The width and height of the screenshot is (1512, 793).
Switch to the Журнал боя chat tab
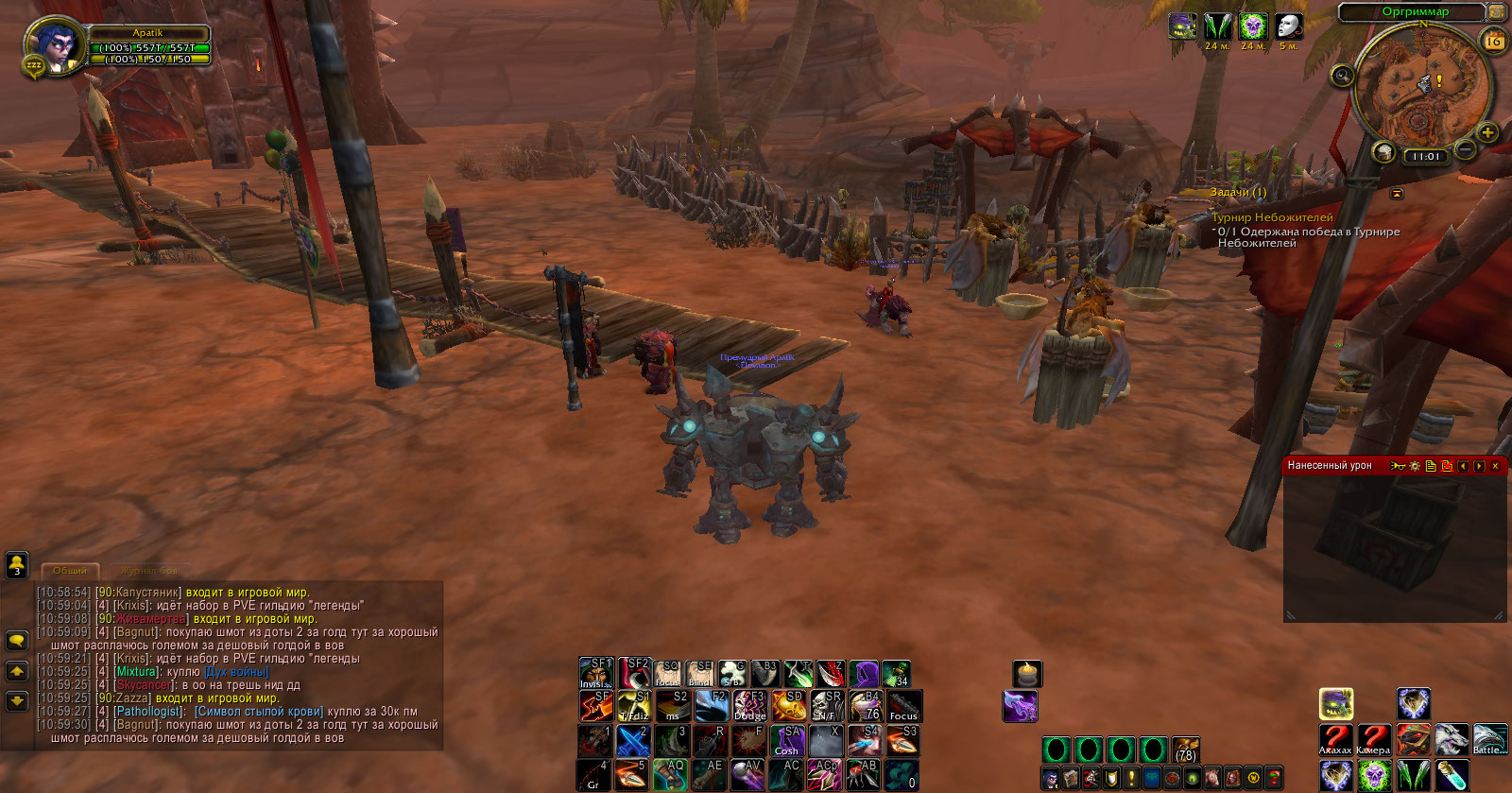click(149, 571)
